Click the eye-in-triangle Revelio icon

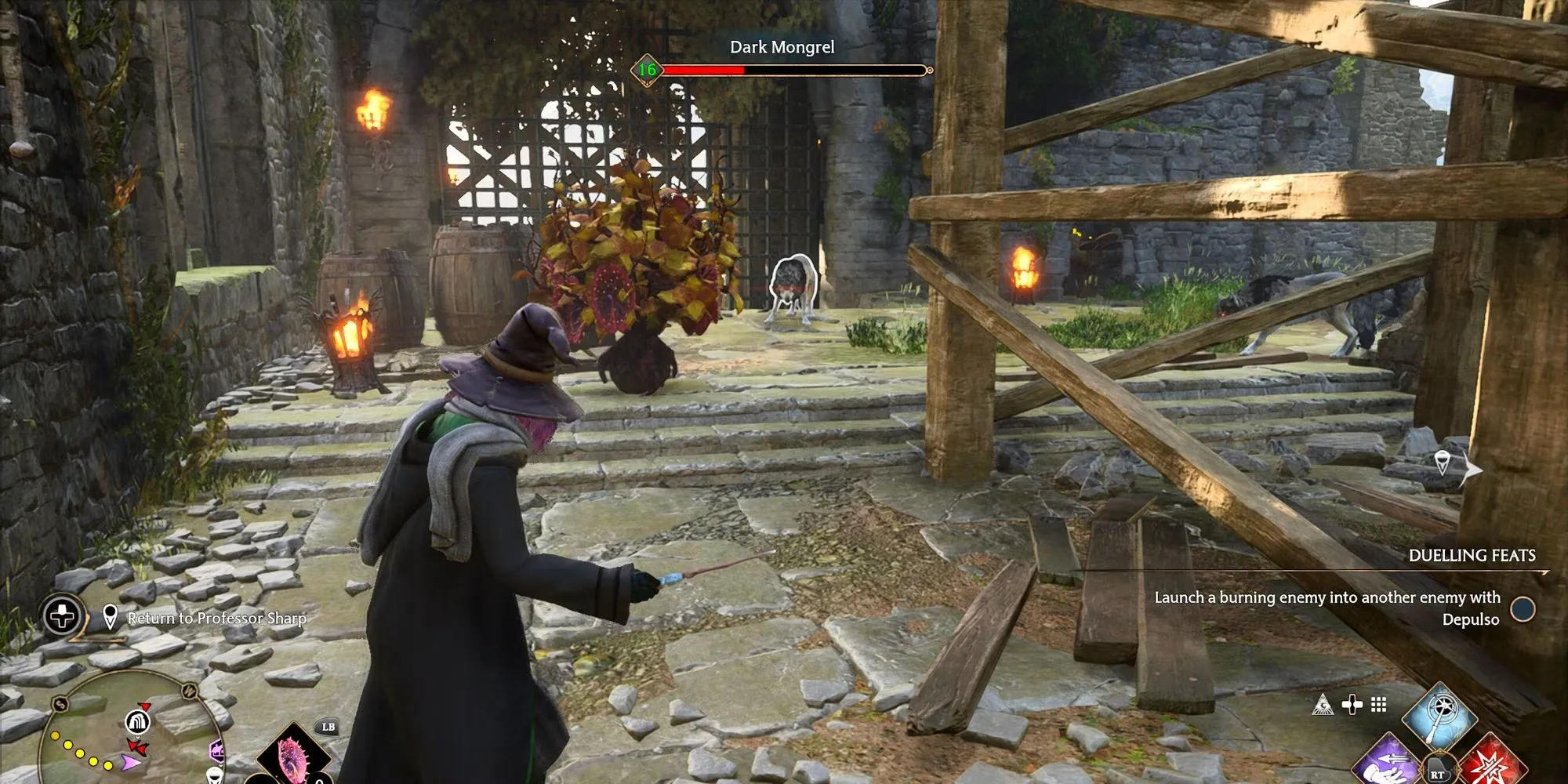tap(1323, 705)
